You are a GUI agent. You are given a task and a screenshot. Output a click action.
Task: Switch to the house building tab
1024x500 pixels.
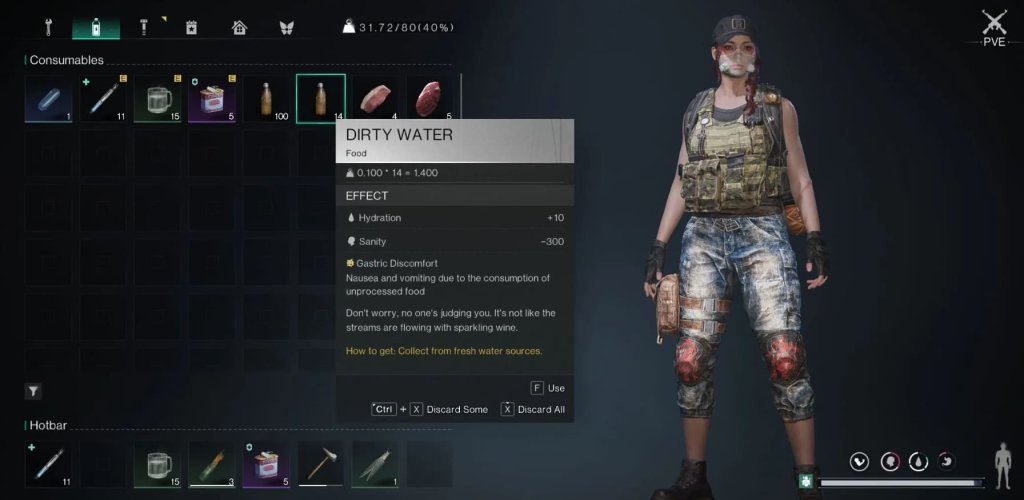coord(239,27)
